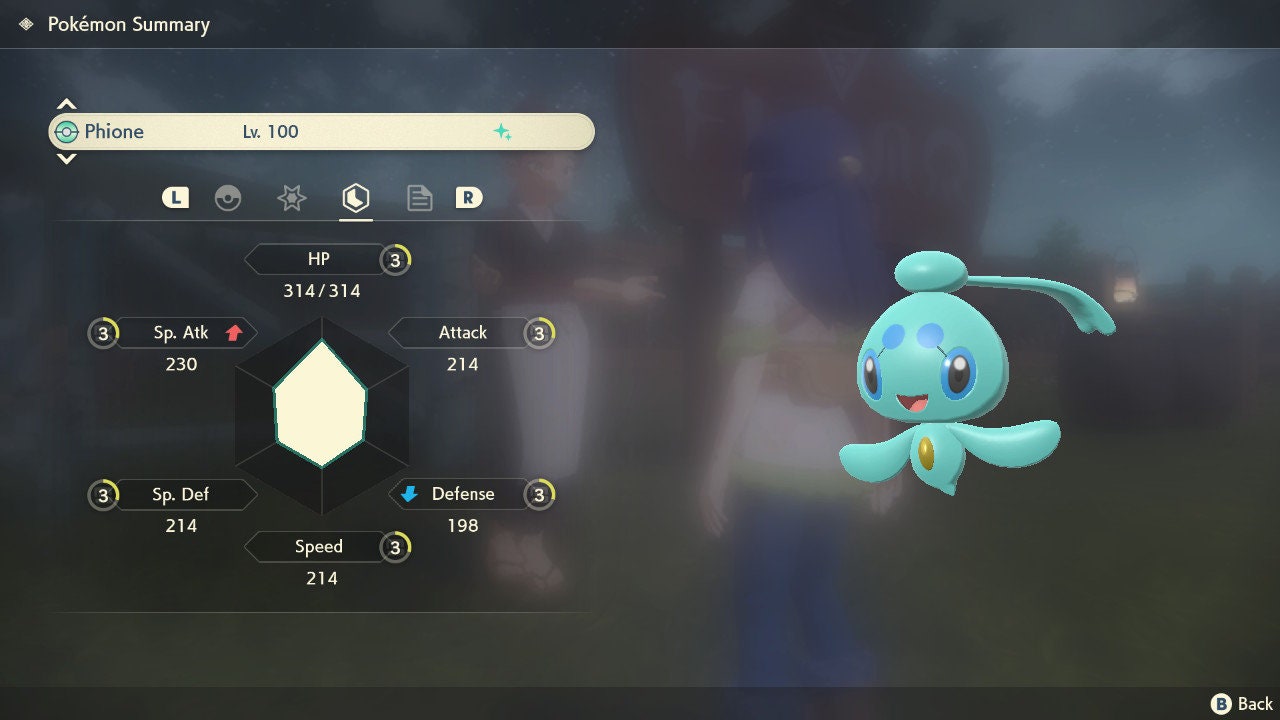
Task: Select the Sp. Def stat label
Action: point(182,495)
